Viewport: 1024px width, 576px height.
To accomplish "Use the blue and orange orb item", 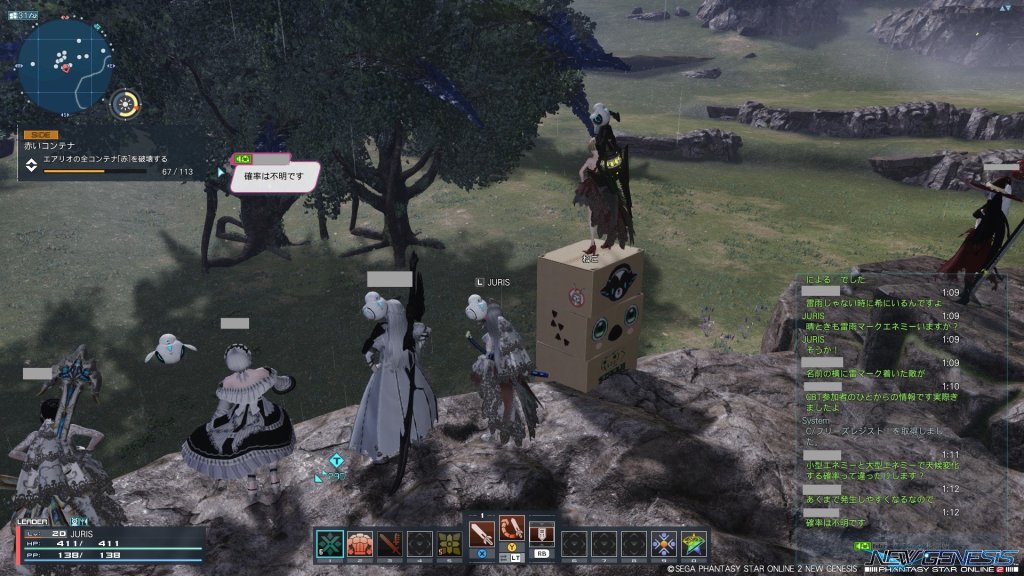I will pos(664,544).
